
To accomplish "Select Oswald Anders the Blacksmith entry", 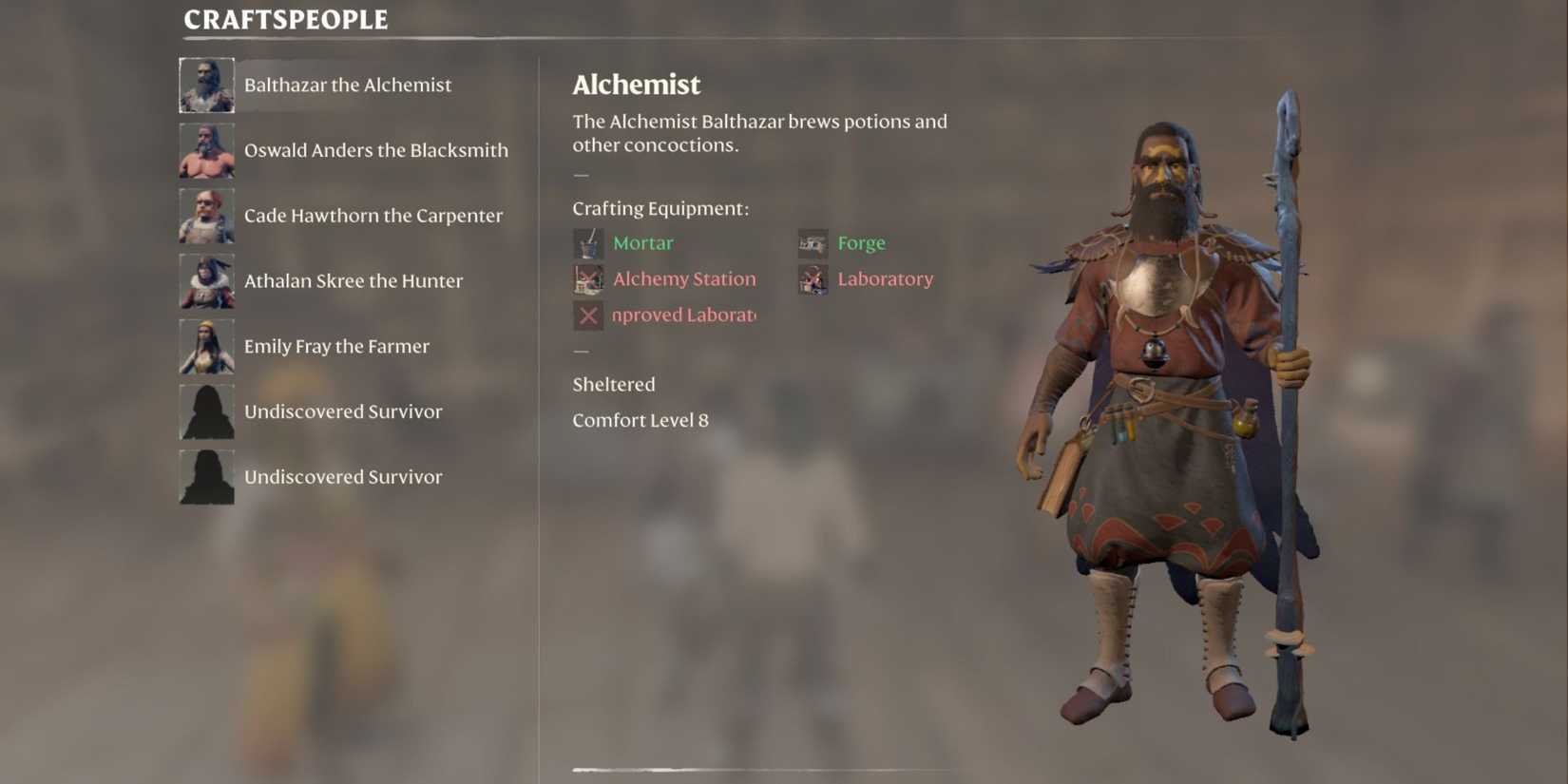I will click(376, 149).
